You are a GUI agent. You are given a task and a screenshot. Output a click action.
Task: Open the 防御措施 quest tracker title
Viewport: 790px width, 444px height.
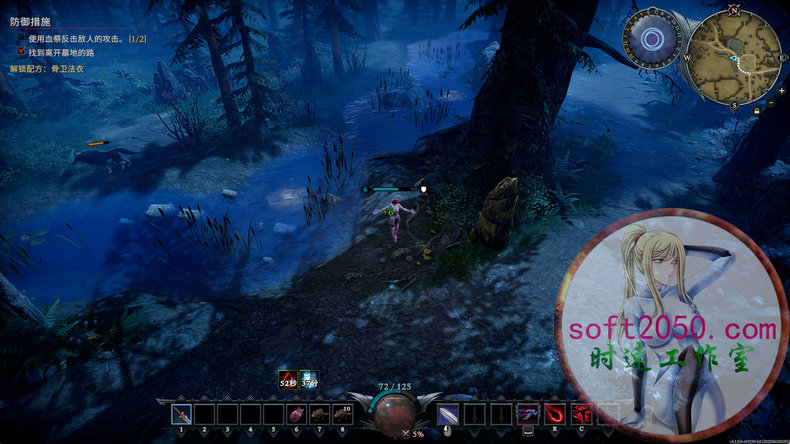click(30, 20)
